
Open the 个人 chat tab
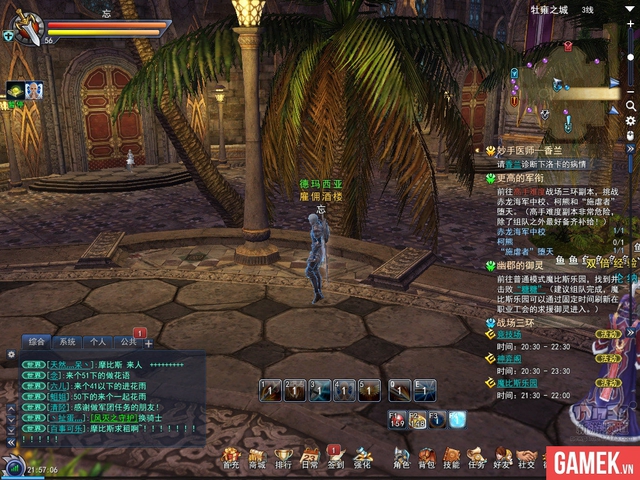(97, 341)
